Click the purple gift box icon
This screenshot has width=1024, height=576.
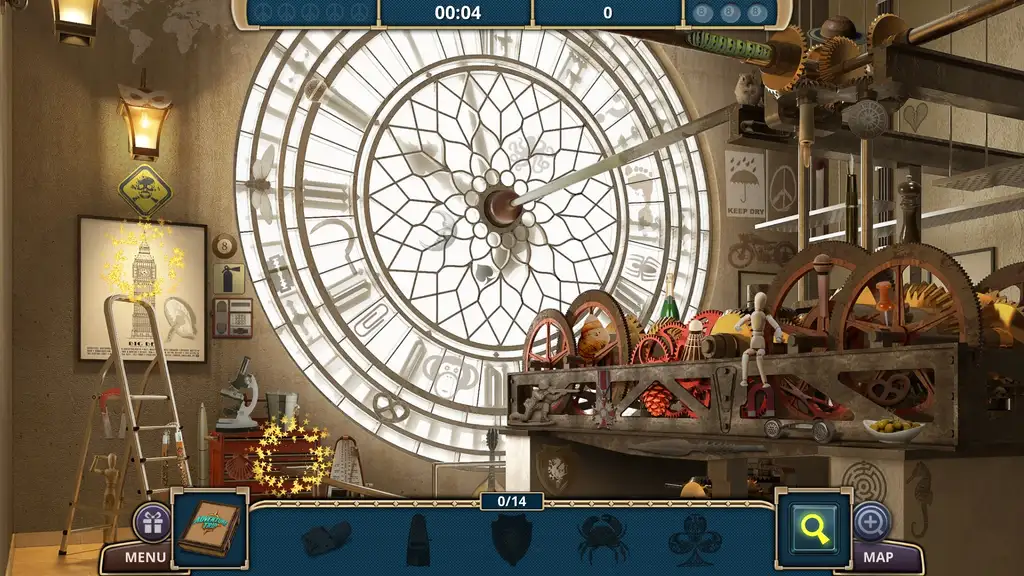152,522
